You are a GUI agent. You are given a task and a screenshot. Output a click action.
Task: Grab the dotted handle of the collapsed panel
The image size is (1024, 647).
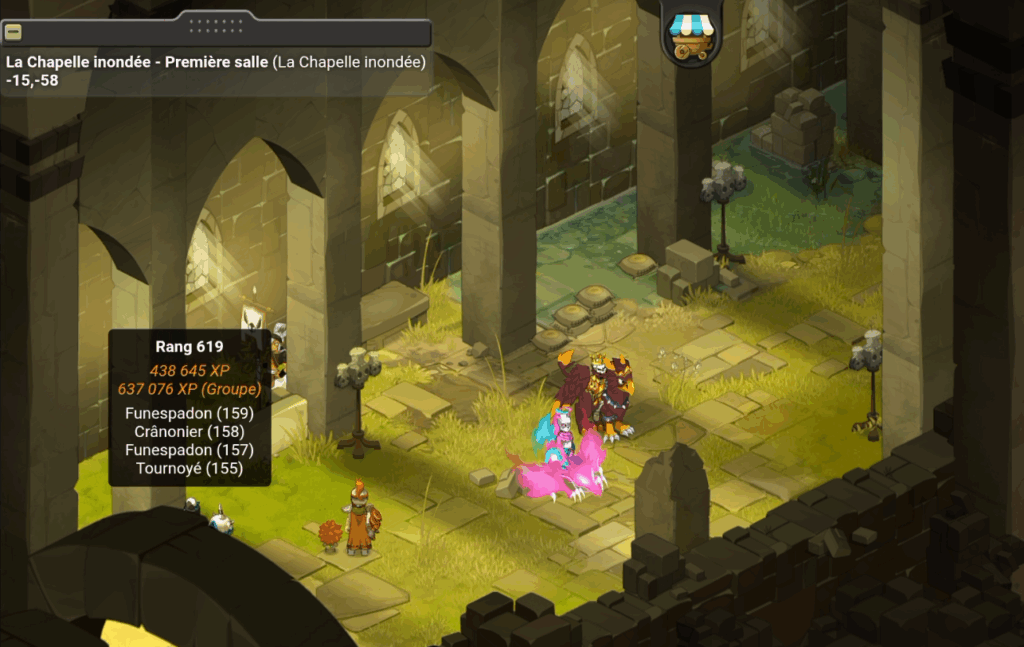pos(216,22)
